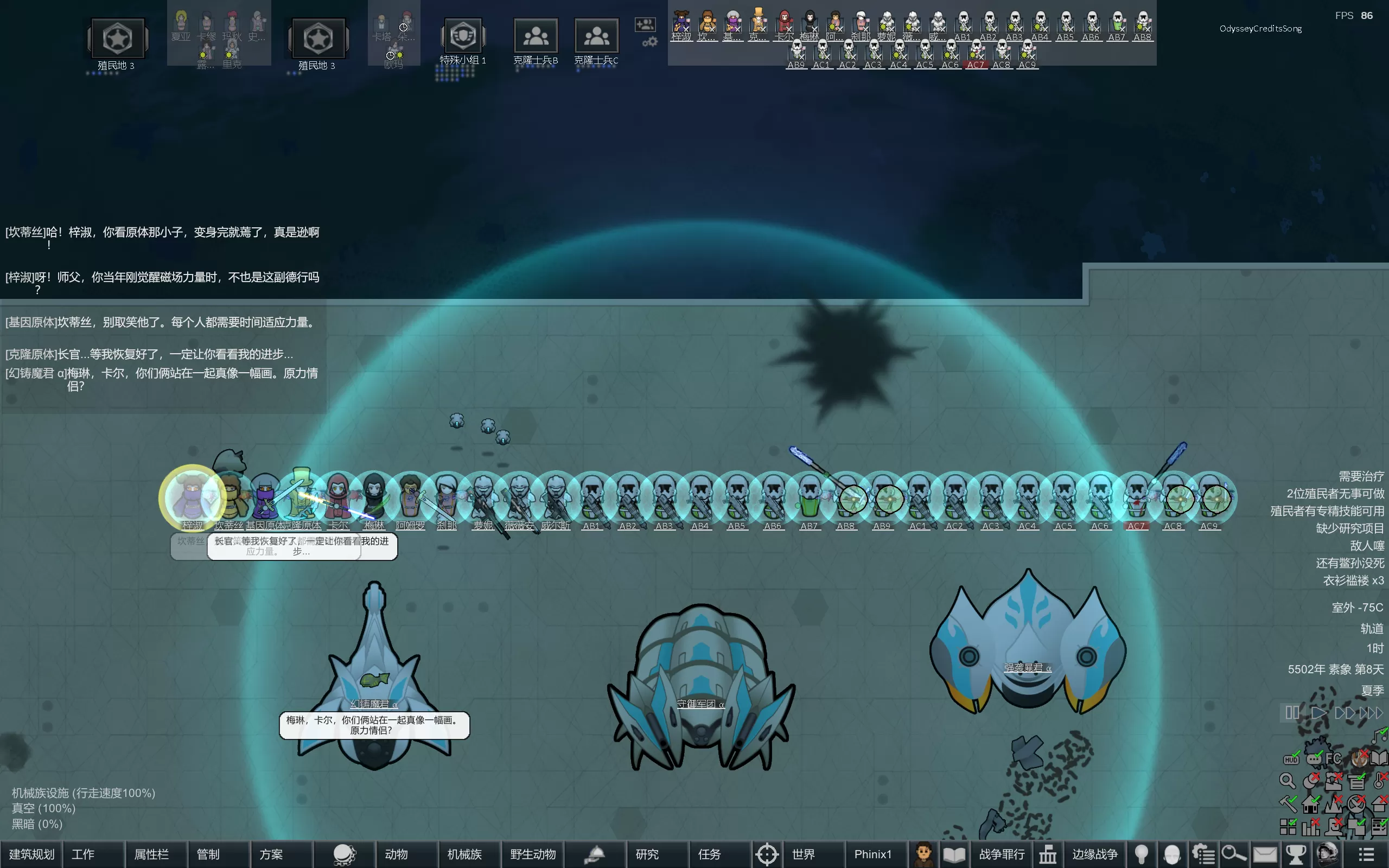Open the 边缘战争 tab

tap(1094, 854)
